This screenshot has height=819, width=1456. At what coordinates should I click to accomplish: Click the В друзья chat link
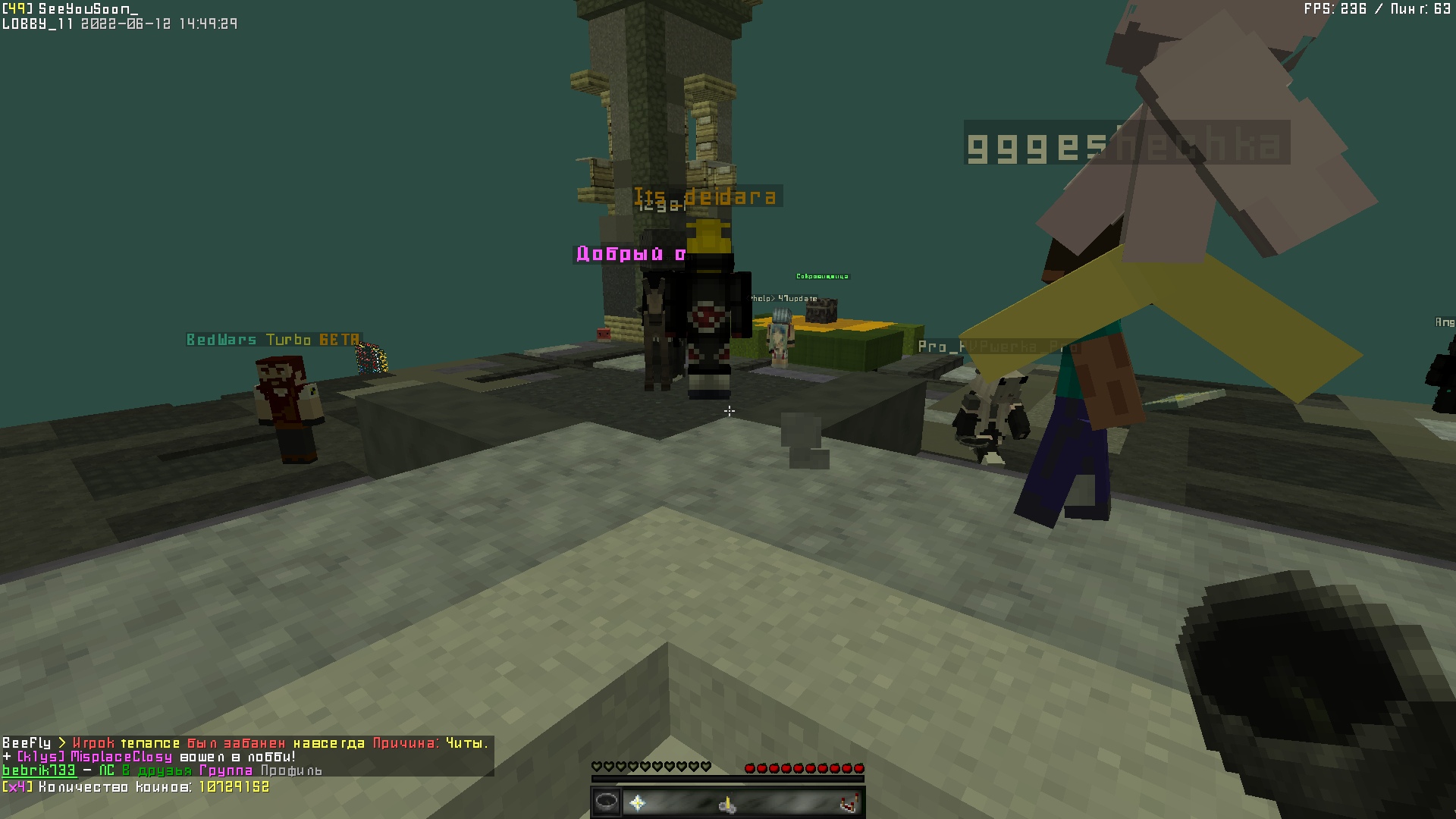155,771
